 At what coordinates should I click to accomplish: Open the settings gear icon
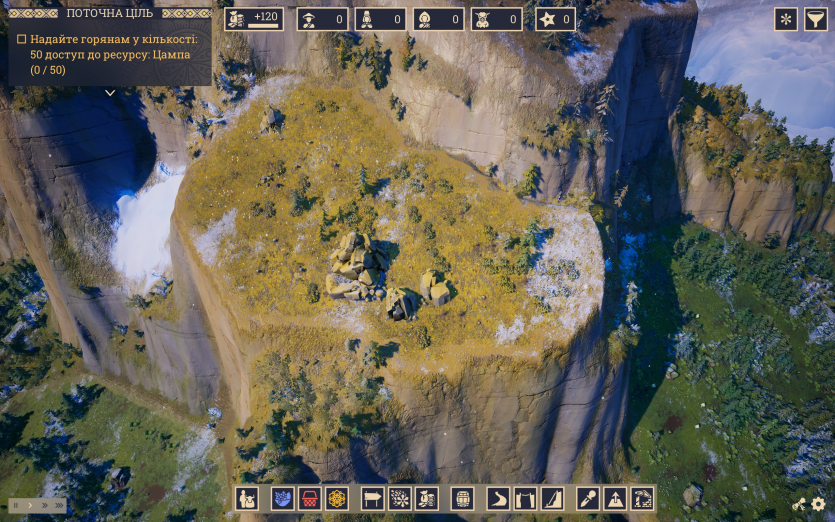click(818, 505)
